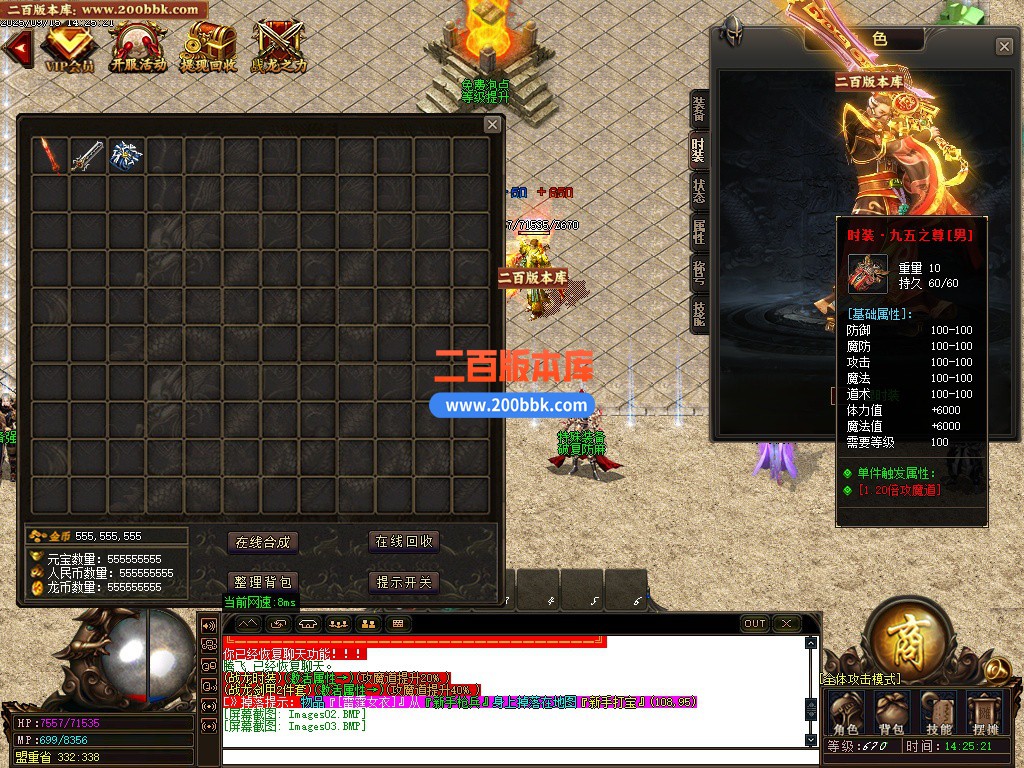Select the blue crystal item in the bag
This screenshot has height=768, width=1024.
[127, 155]
